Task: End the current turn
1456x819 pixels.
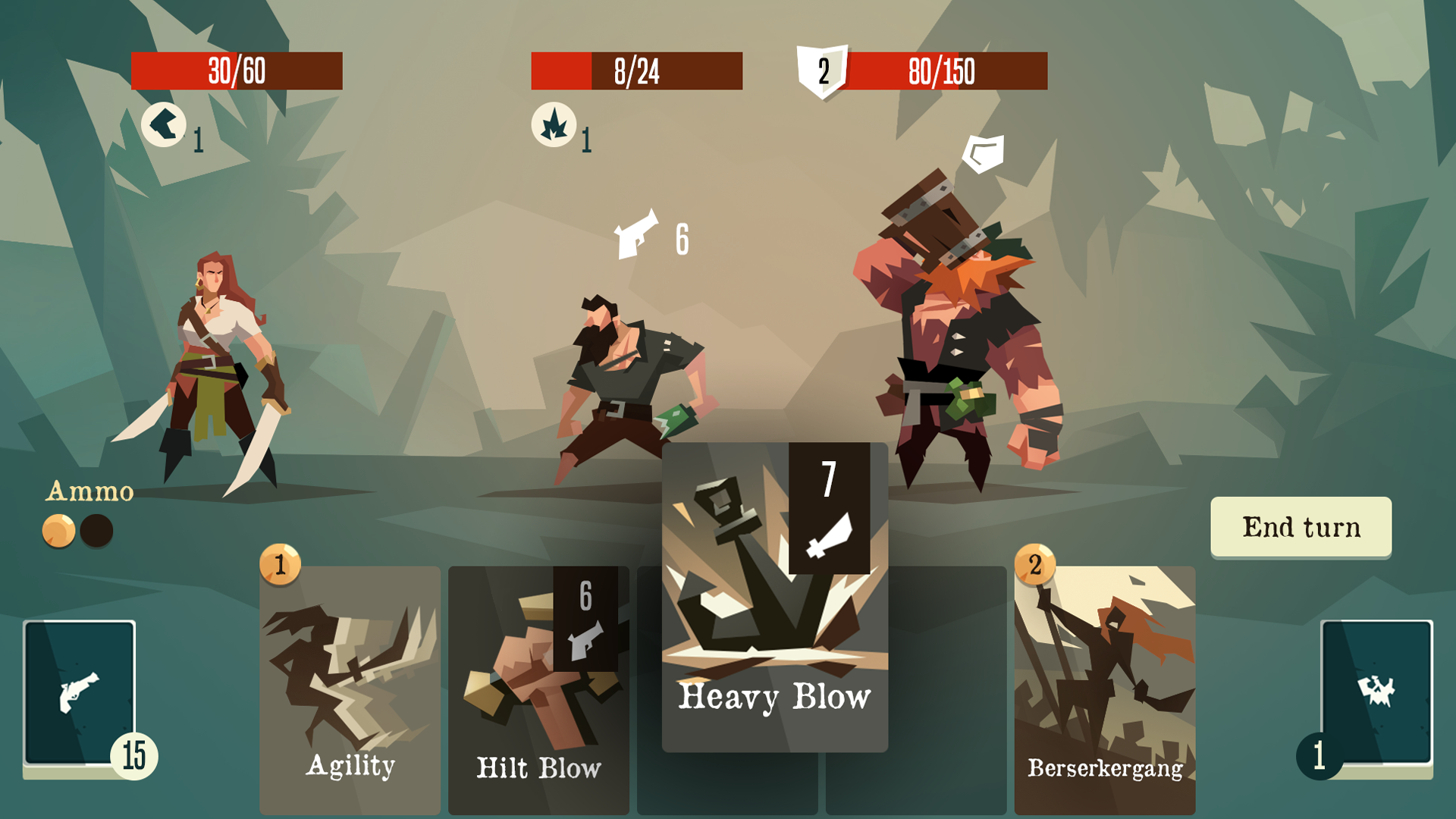Action: 1301,527
